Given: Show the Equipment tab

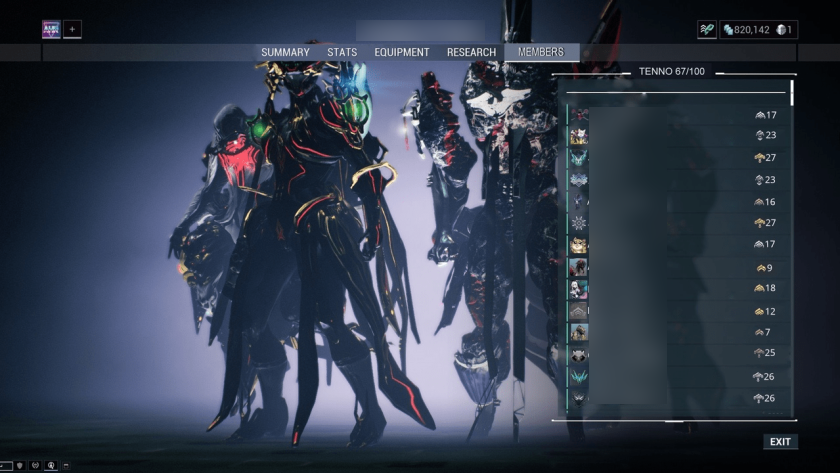Looking at the screenshot, I should coord(402,52).
